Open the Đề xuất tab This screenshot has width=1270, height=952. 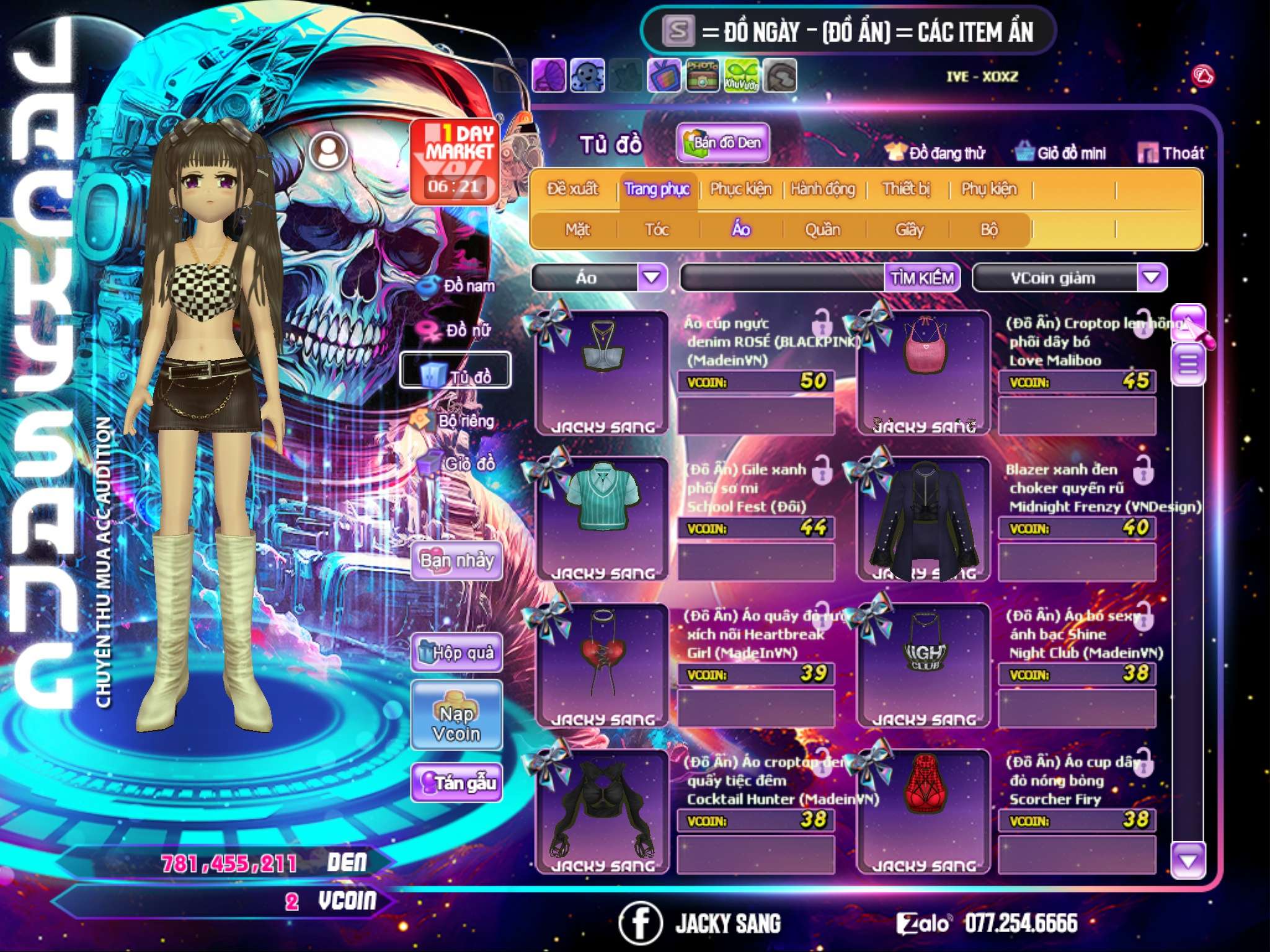click(x=572, y=189)
